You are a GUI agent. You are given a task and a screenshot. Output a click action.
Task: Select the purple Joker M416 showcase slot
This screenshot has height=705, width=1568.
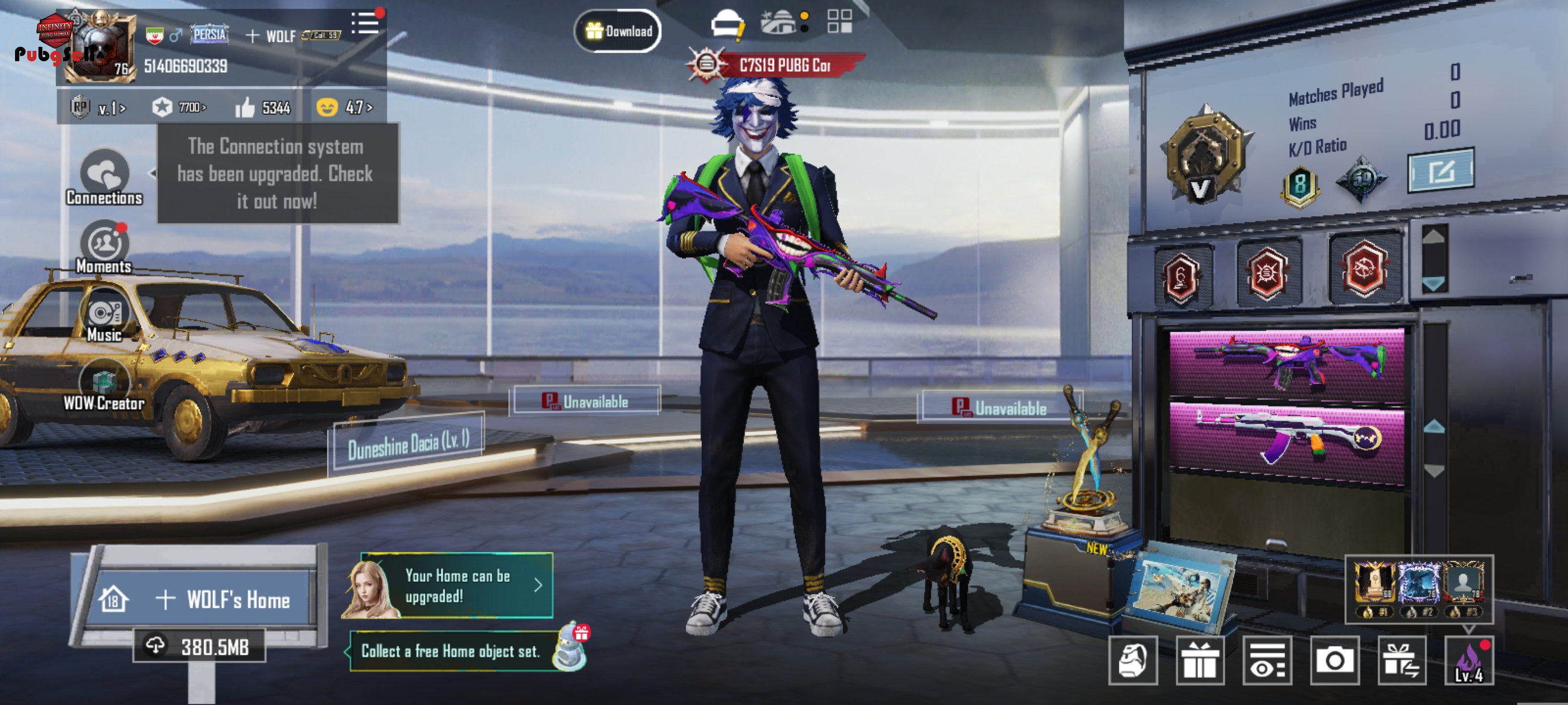click(1287, 363)
